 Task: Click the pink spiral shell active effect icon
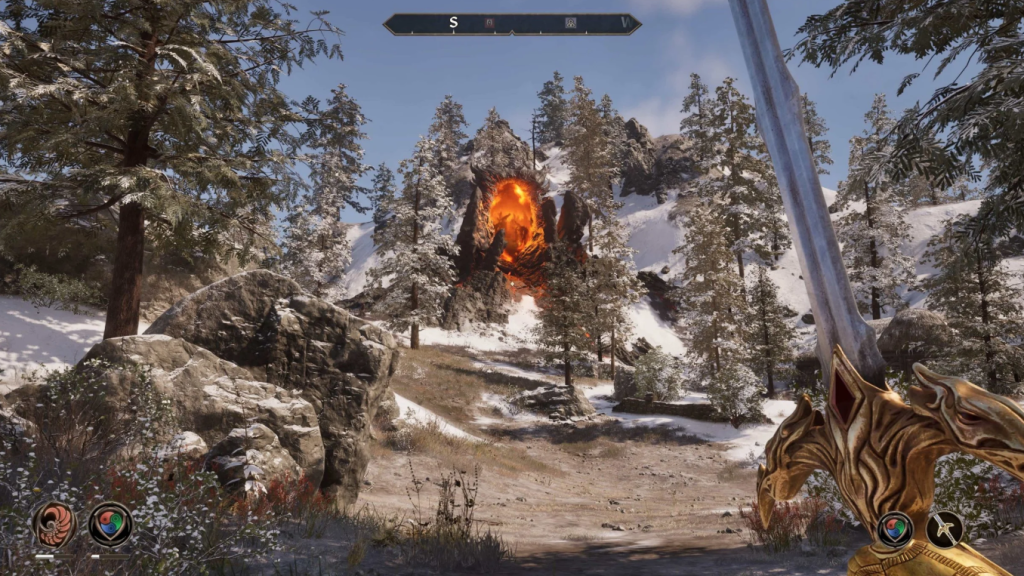54,524
